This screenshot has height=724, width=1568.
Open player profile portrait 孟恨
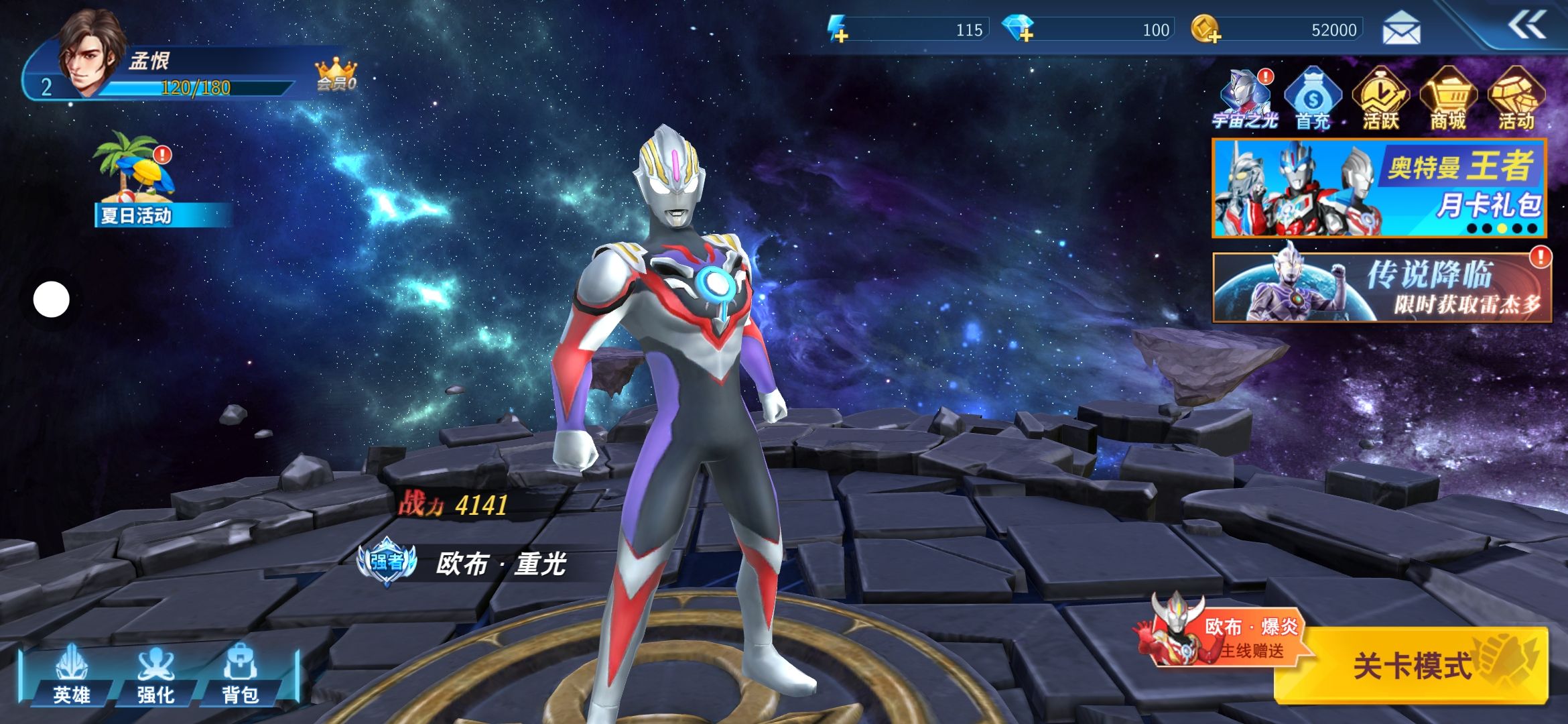90,50
